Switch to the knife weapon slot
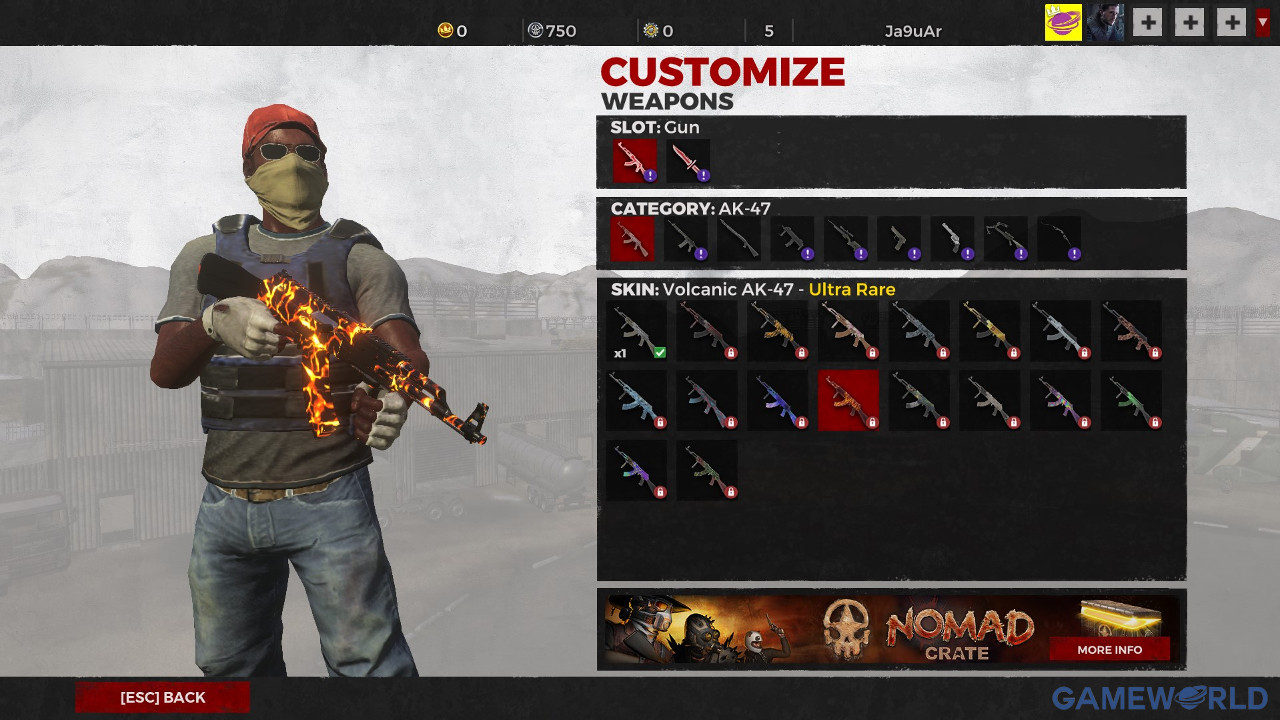Image resolution: width=1280 pixels, height=720 pixels. pyautogui.click(x=688, y=160)
